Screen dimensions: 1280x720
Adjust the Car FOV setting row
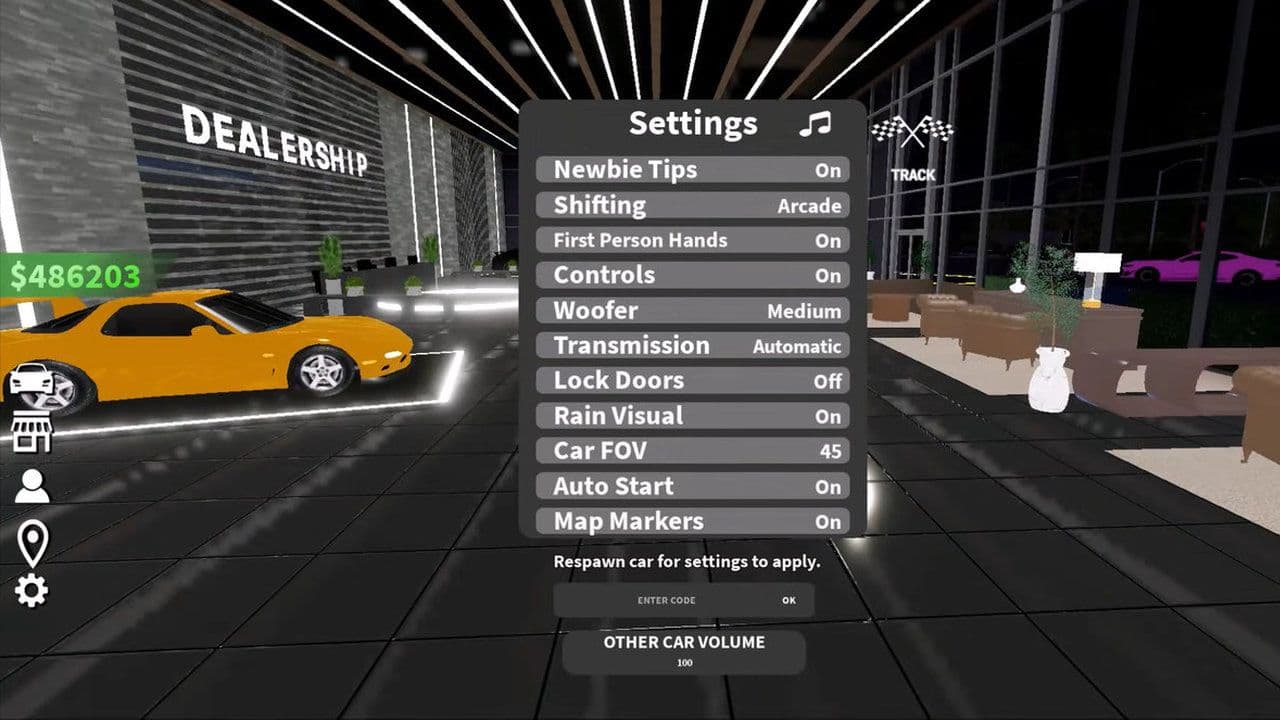[x=692, y=451]
